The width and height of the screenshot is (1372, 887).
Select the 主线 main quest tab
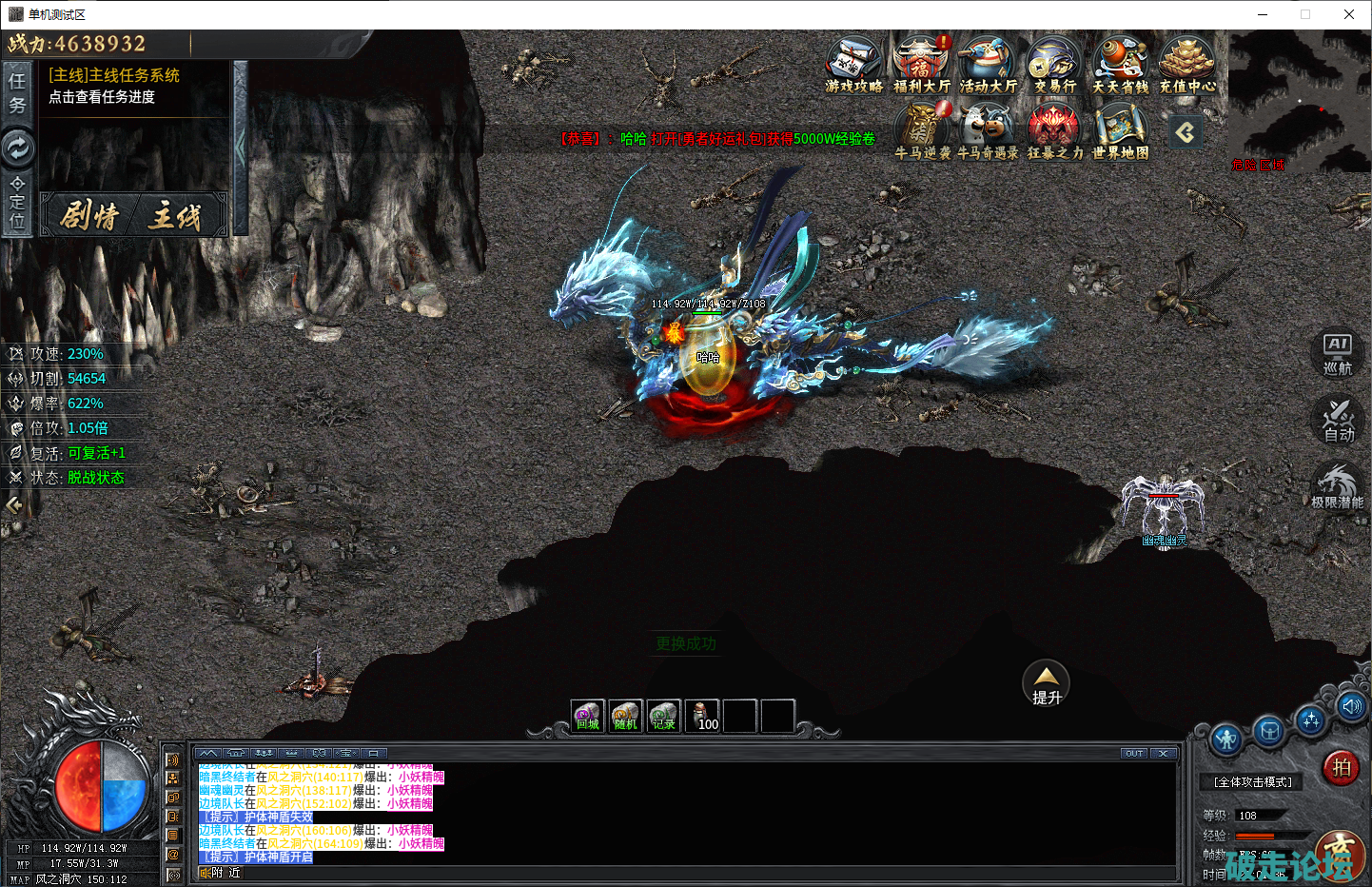175,216
